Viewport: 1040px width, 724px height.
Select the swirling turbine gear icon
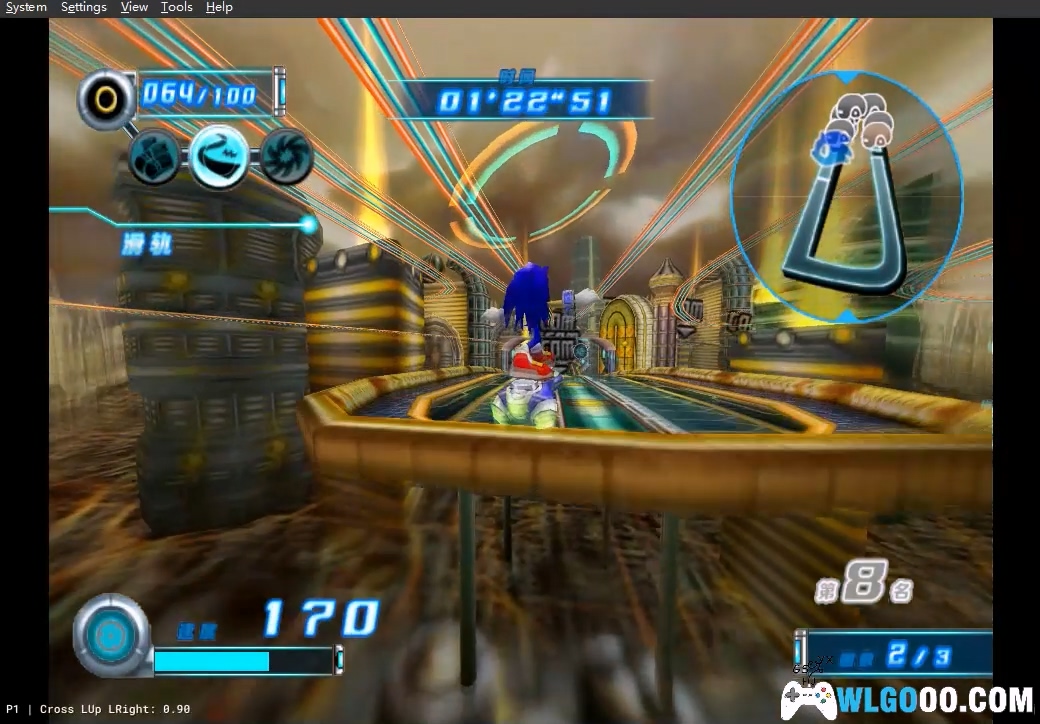[x=287, y=155]
